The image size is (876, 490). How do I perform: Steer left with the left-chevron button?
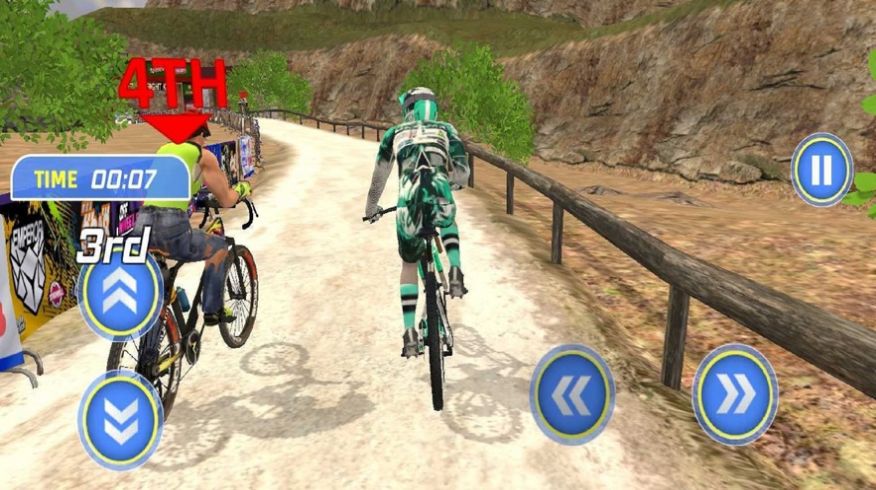(572, 394)
